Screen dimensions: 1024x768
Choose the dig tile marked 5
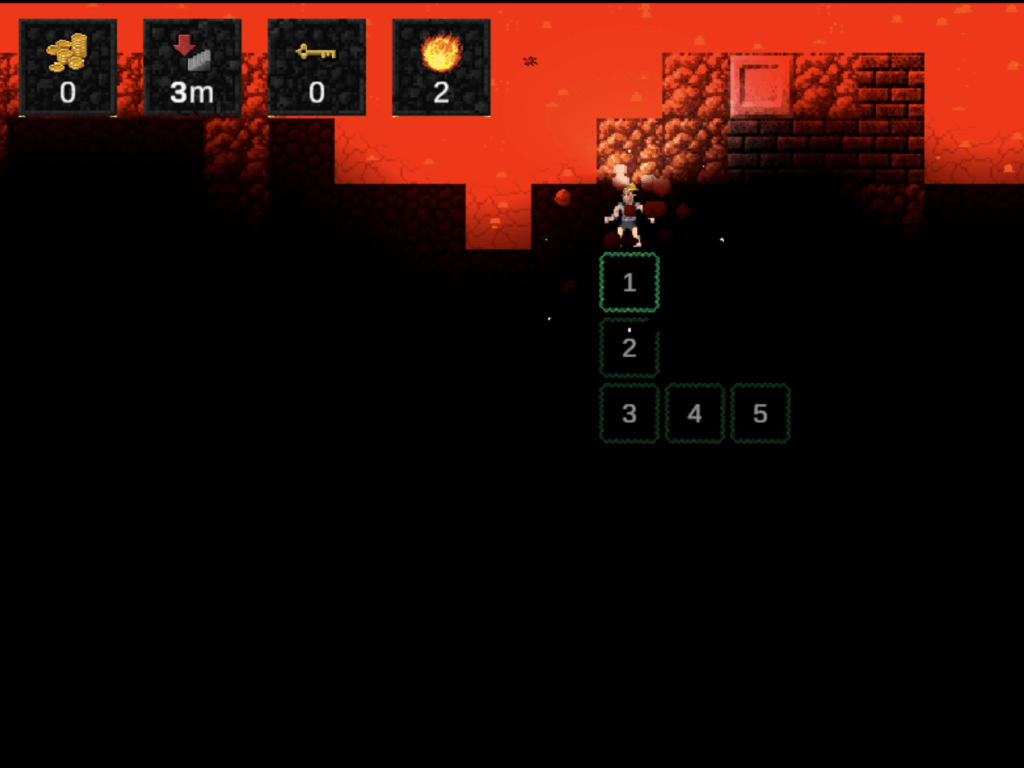(760, 413)
